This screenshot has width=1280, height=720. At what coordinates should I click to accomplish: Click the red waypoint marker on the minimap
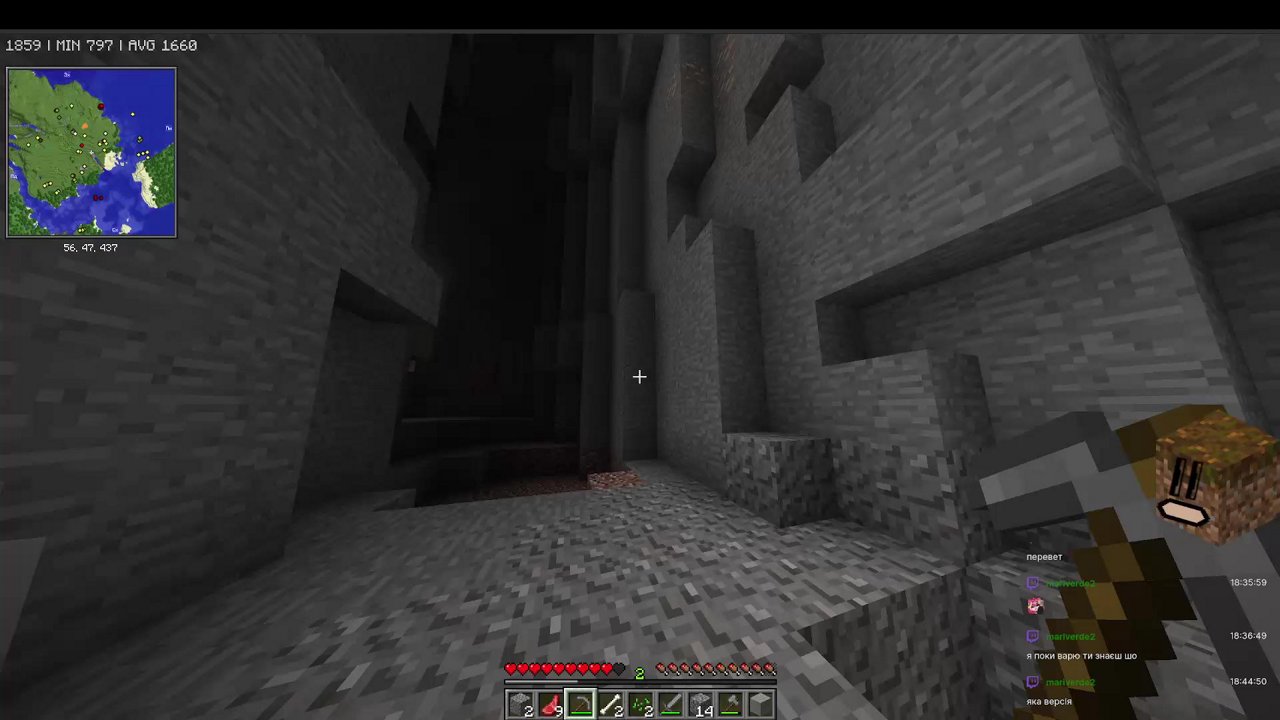[x=101, y=107]
